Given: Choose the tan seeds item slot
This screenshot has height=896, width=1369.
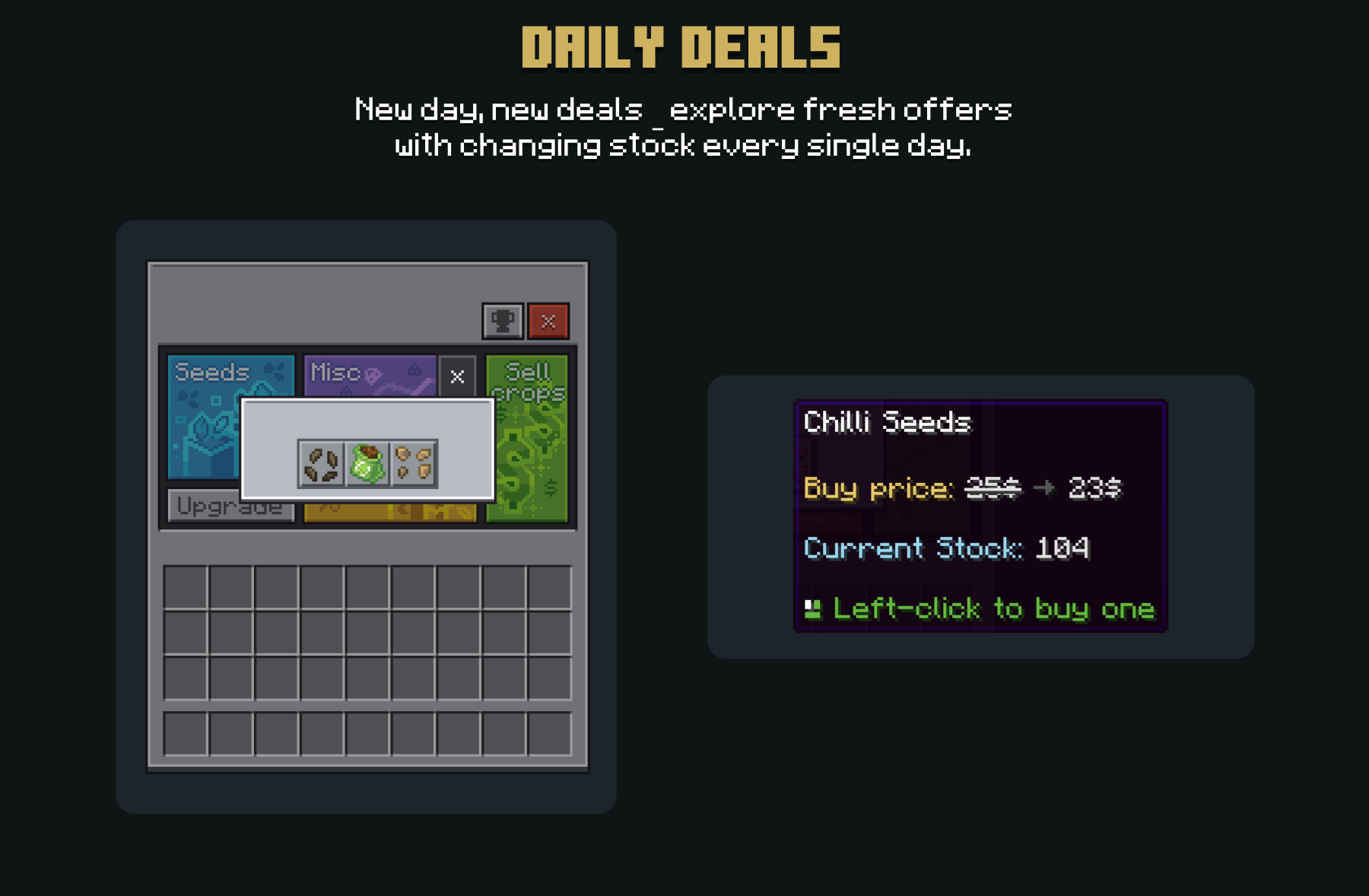Looking at the screenshot, I should point(414,464).
